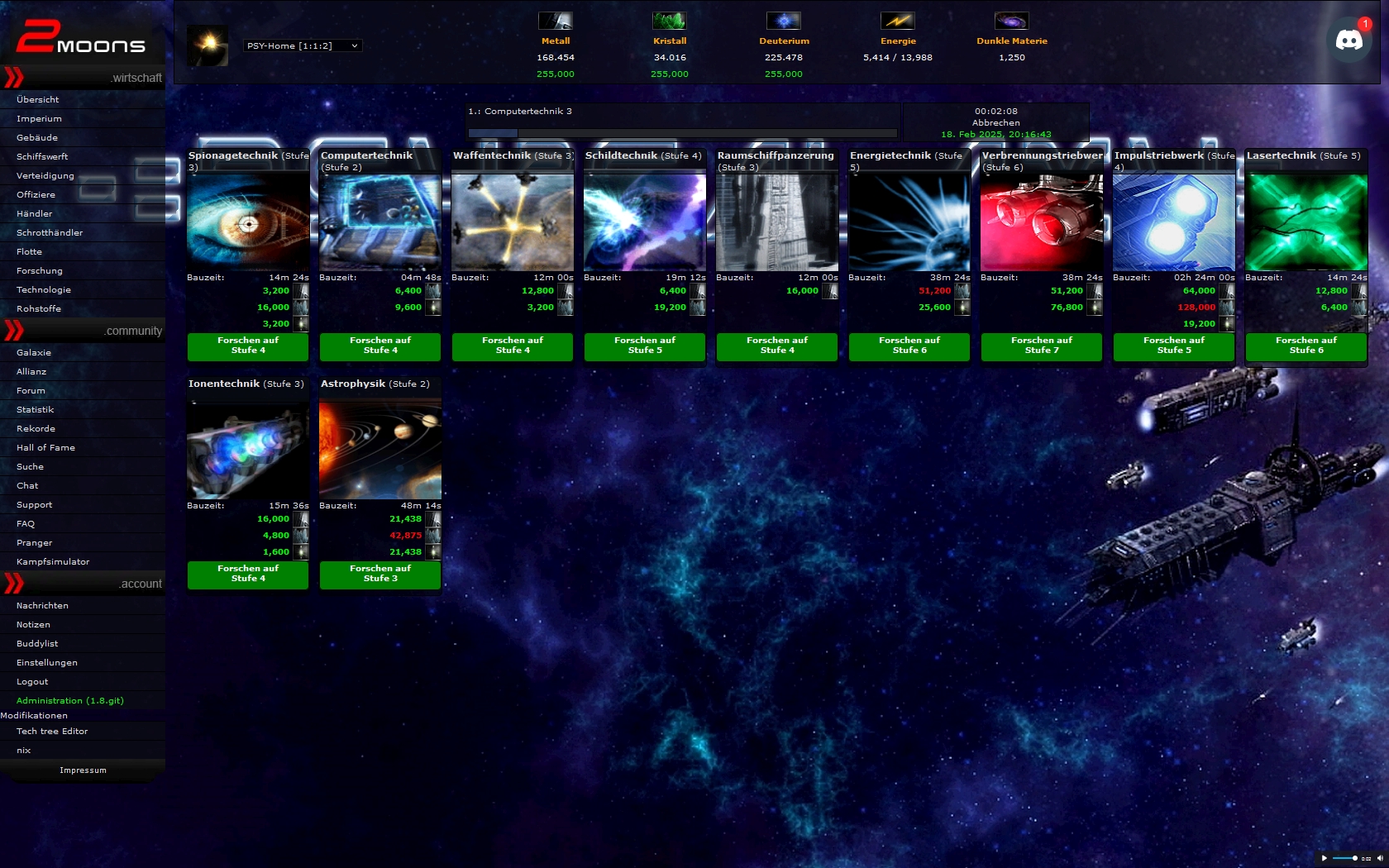Open the Administration (1.8.git) link

coord(70,700)
